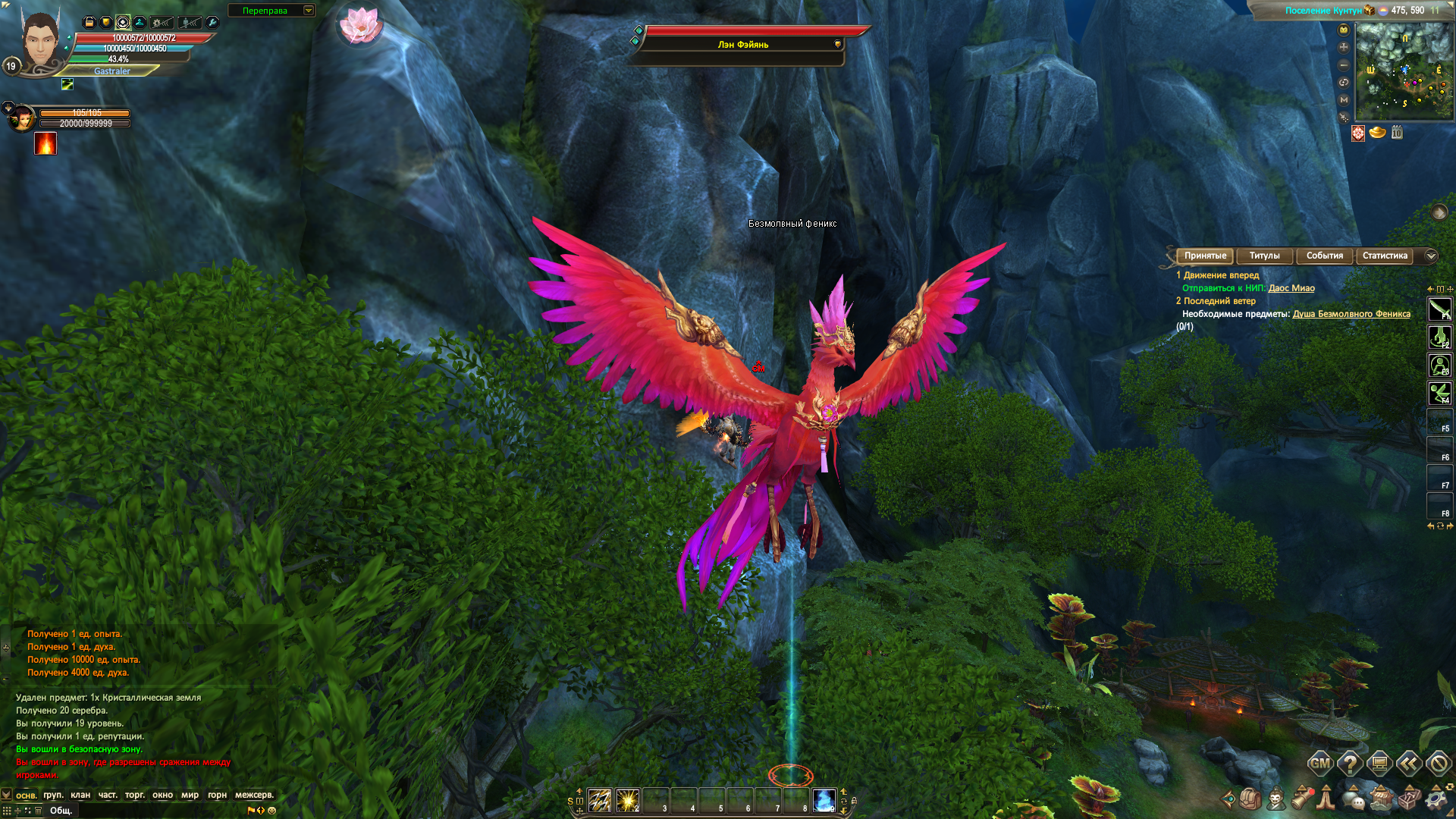Zoom out the minimap with minus button
The width and height of the screenshot is (1456, 819).
pos(1344,65)
